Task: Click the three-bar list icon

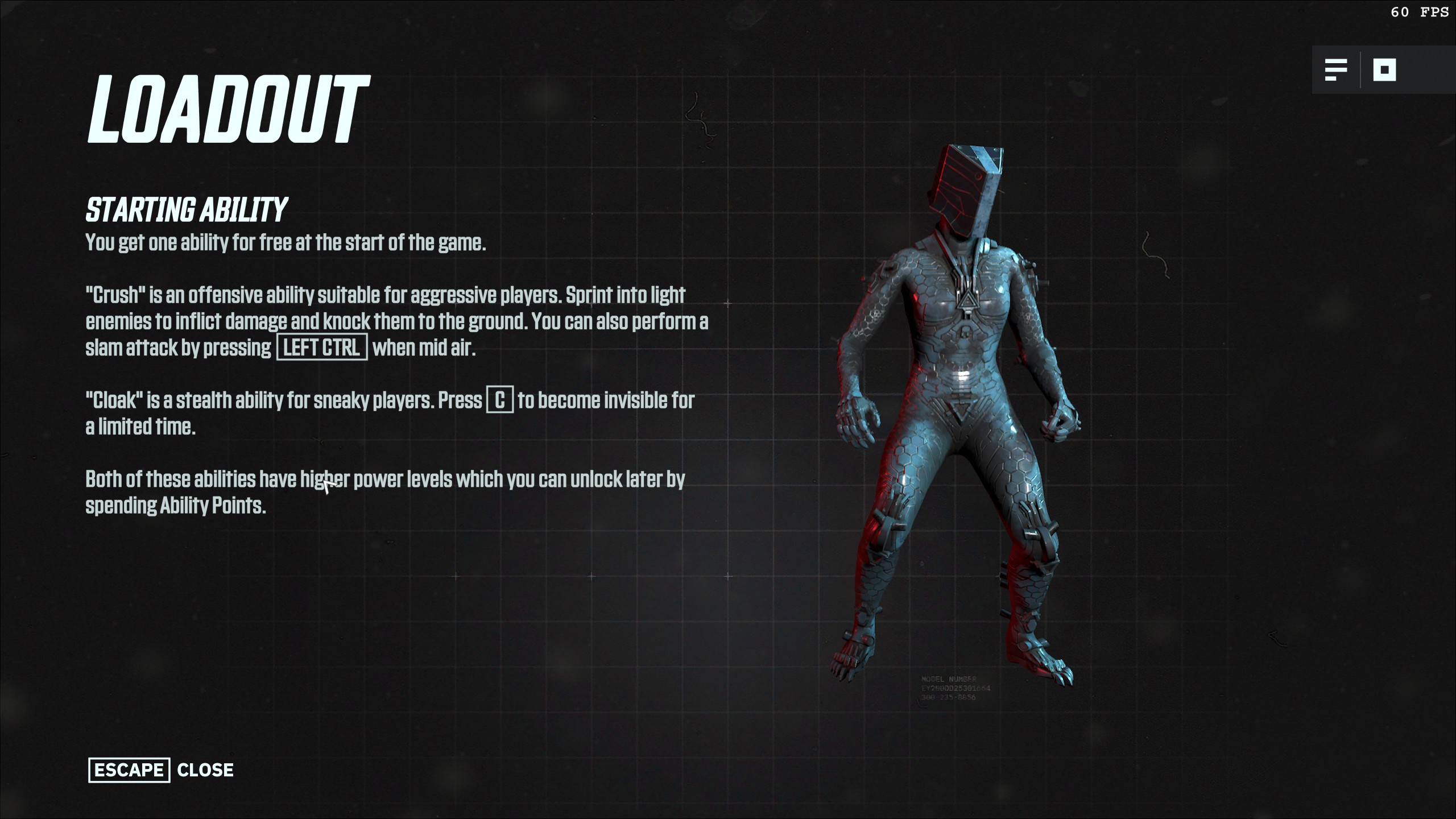Action: tap(1335, 71)
